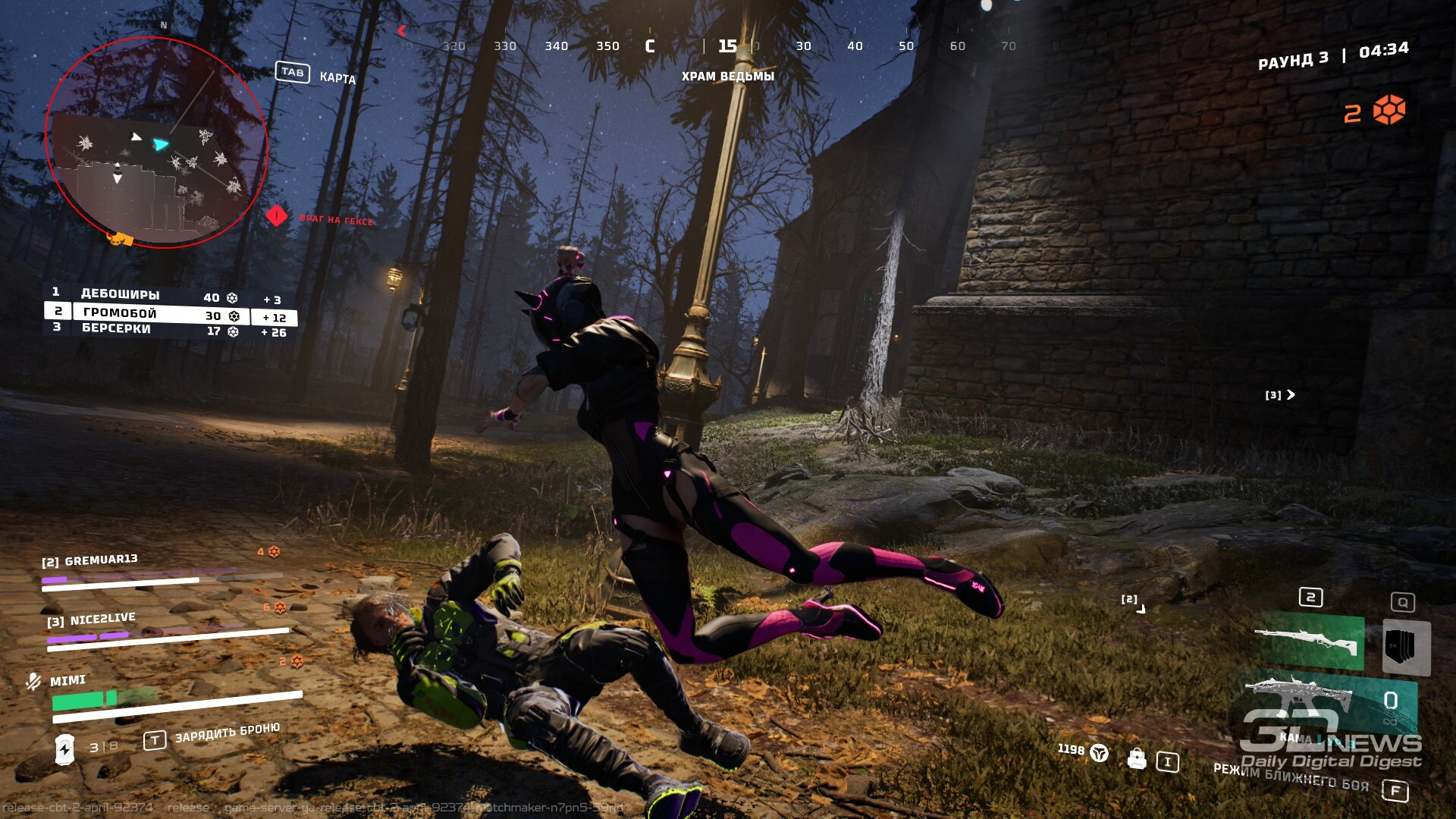Open the circular minimap

coord(156,143)
